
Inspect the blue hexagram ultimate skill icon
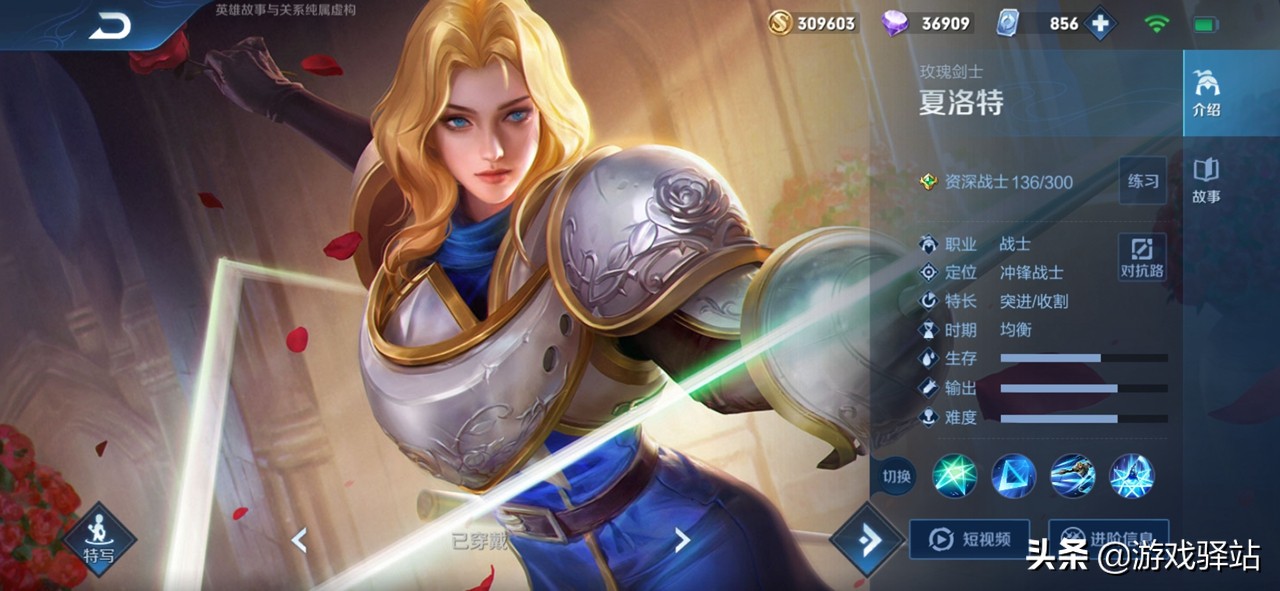[1131, 476]
